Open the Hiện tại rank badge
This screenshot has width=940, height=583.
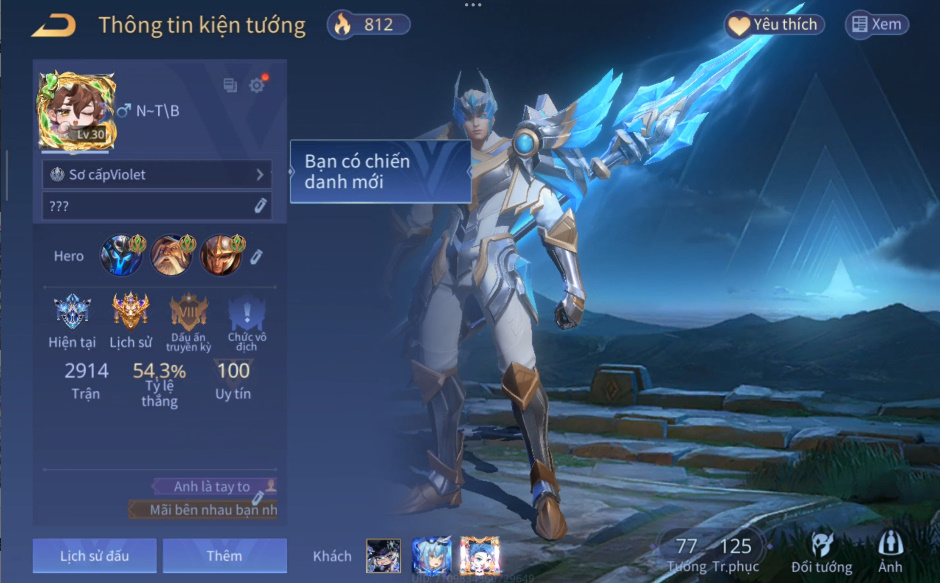[72, 311]
